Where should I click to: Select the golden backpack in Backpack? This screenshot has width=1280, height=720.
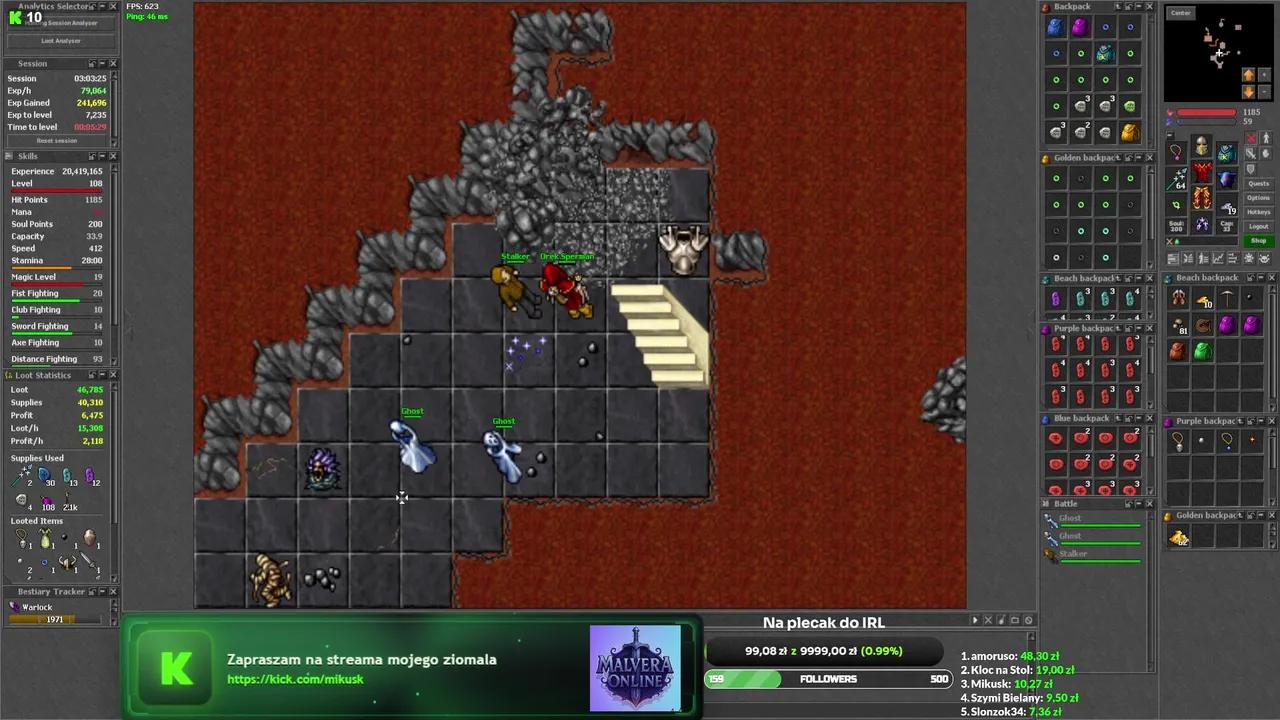pyautogui.click(x=1130, y=132)
